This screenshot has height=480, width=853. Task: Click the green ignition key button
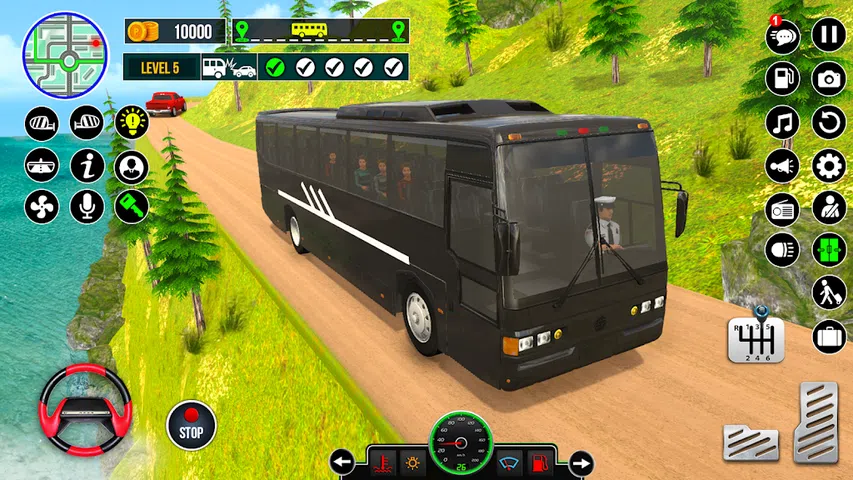click(131, 206)
